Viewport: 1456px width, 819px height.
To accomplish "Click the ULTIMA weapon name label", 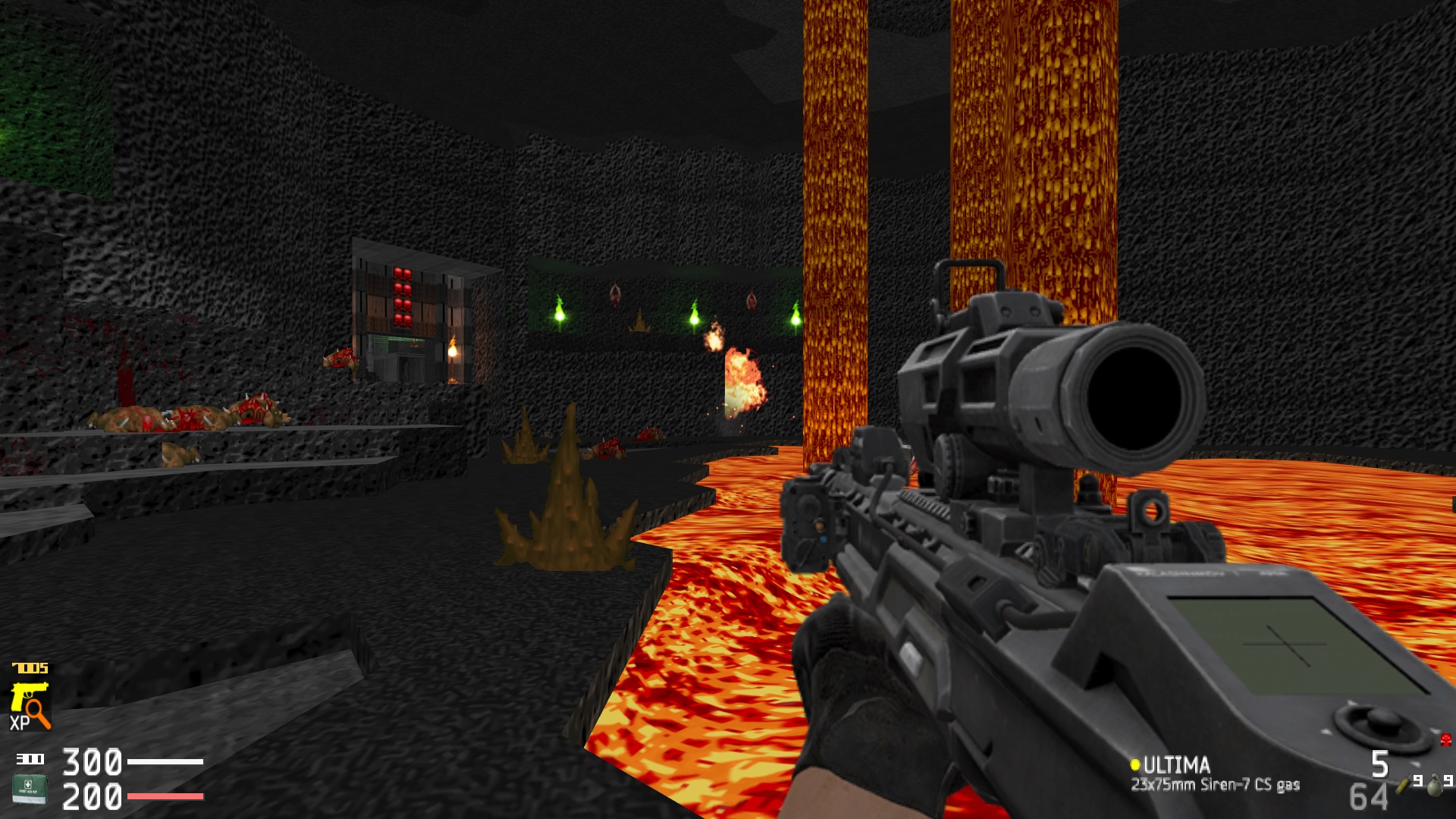I will (1175, 764).
